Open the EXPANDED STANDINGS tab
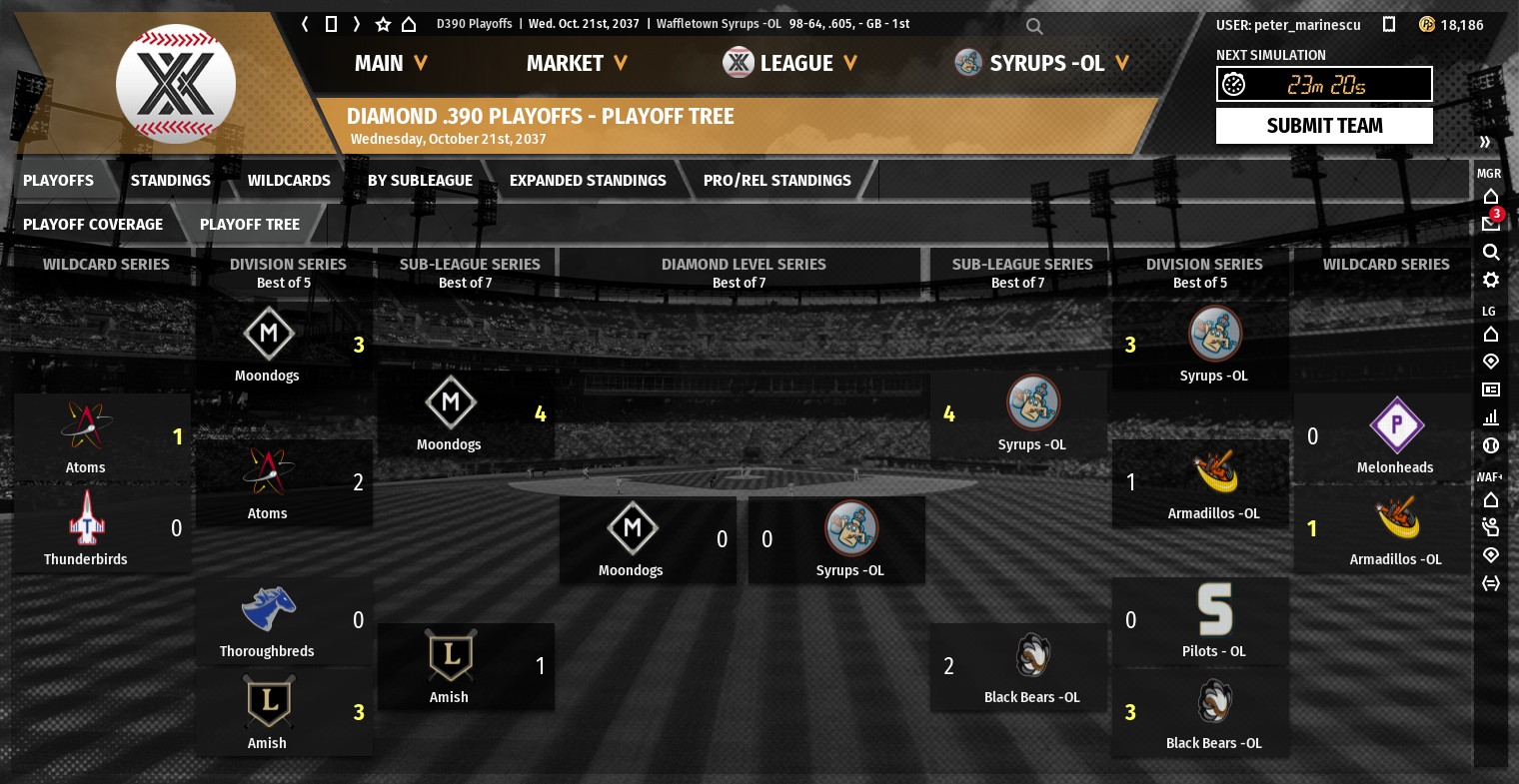The height and width of the screenshot is (784, 1519). 588,181
